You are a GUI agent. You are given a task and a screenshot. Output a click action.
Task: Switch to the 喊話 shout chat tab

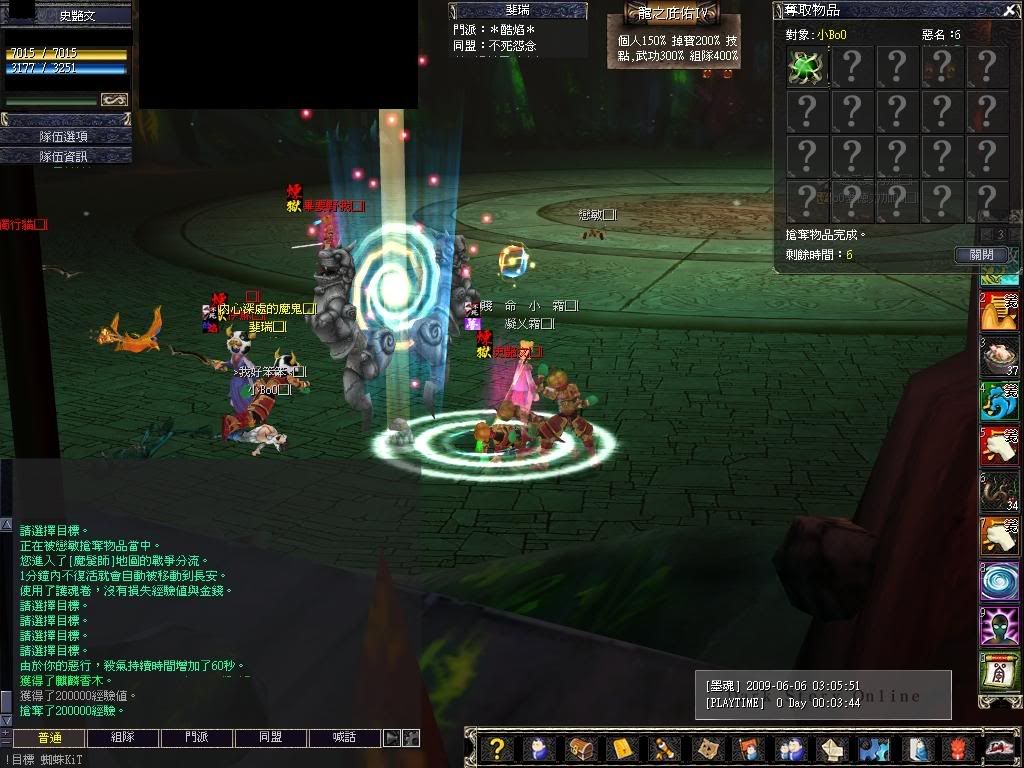345,738
